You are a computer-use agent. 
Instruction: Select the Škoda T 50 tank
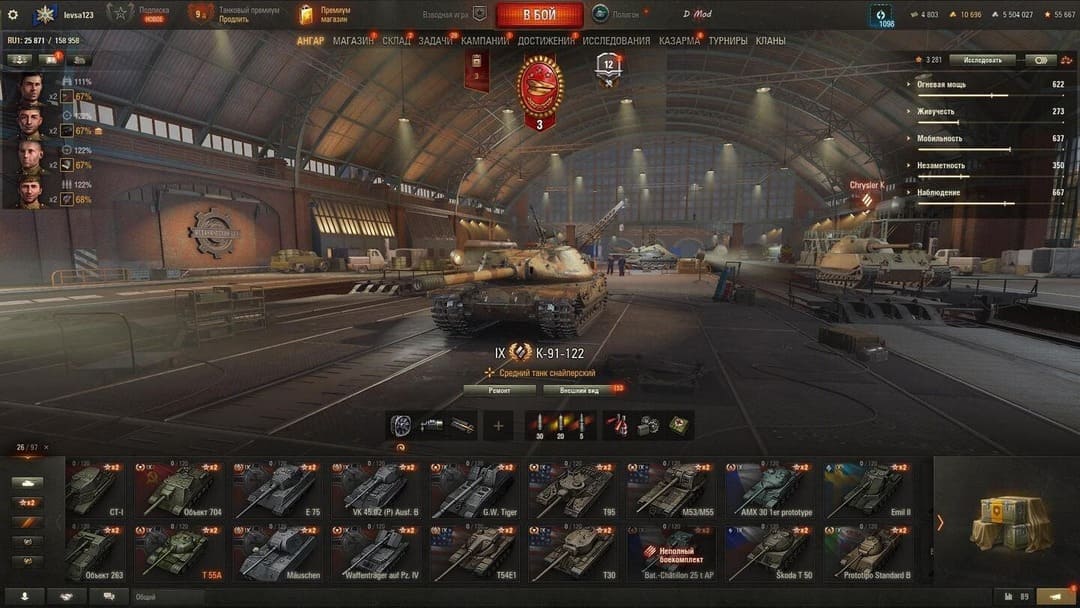(770, 553)
